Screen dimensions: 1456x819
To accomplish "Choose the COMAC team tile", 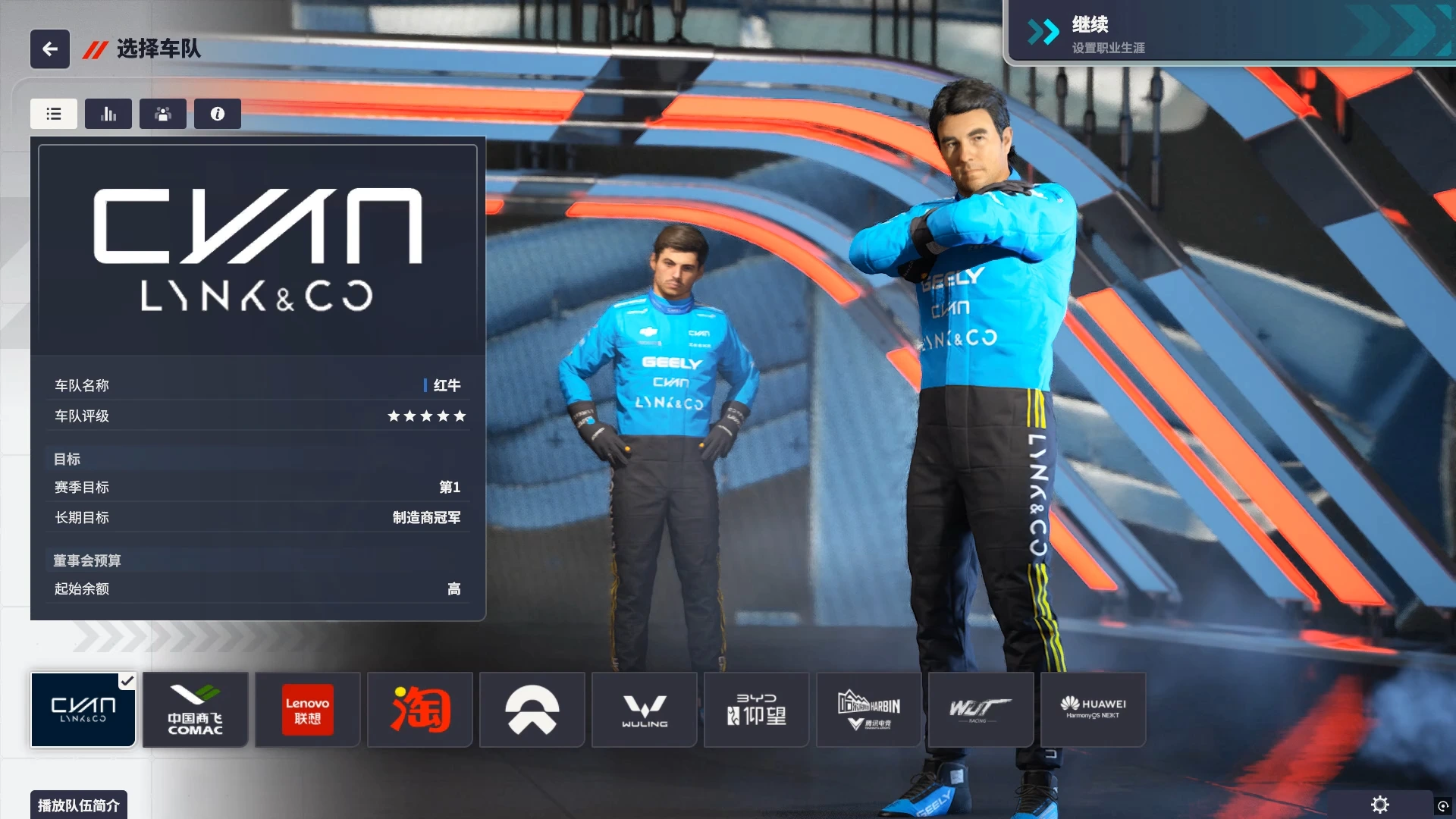I will (x=196, y=710).
